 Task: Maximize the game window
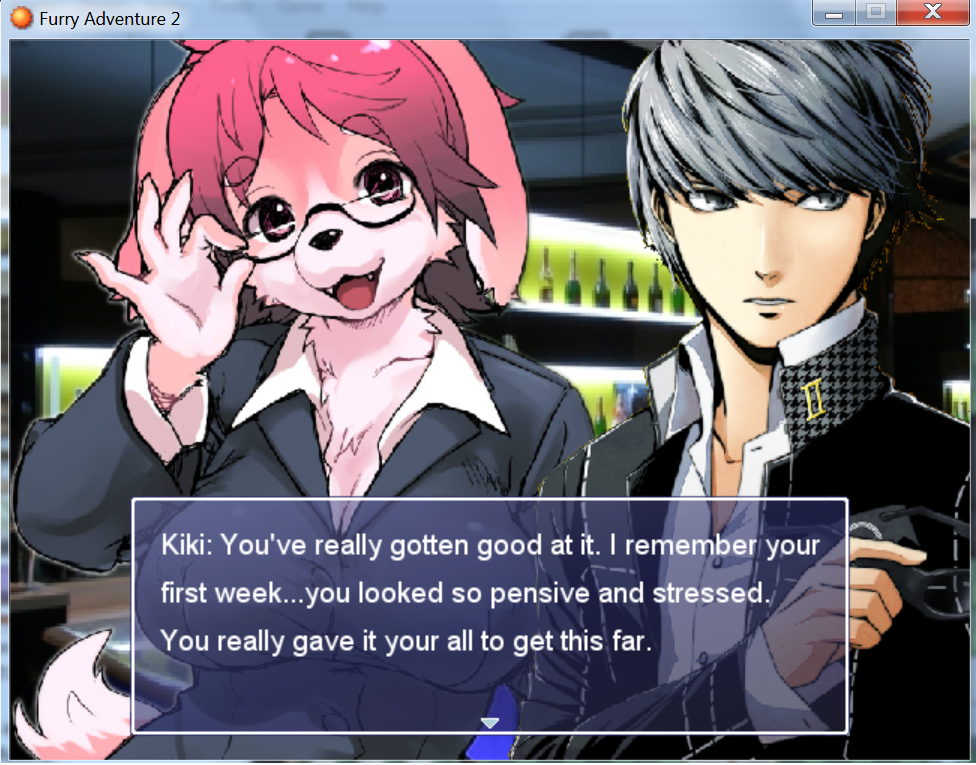pyautogui.click(x=876, y=13)
